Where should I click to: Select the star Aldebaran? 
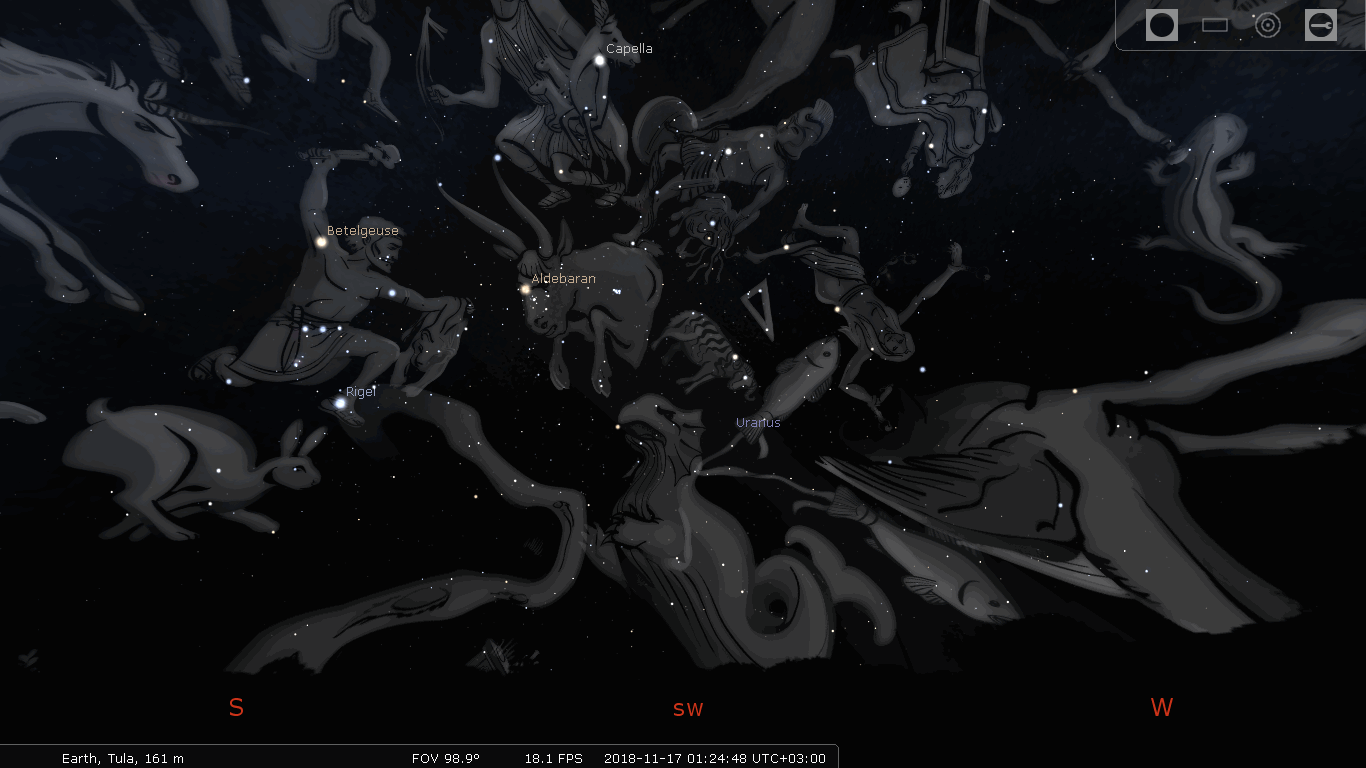pos(524,290)
